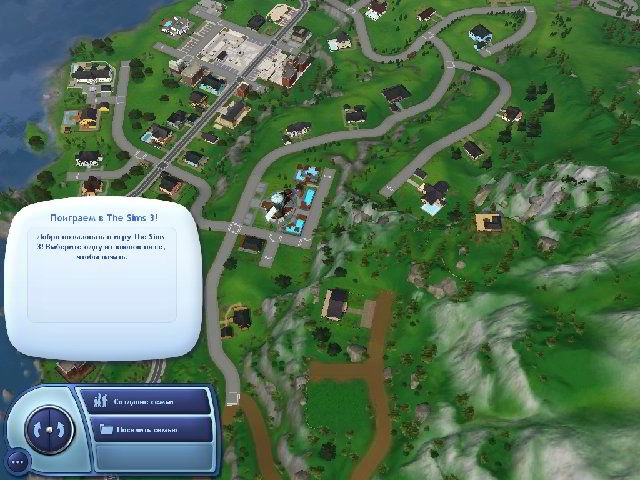Viewport: 640px width, 480px height.
Task: Open the 'Создание семьи' create-family option
Action: (x=151, y=402)
